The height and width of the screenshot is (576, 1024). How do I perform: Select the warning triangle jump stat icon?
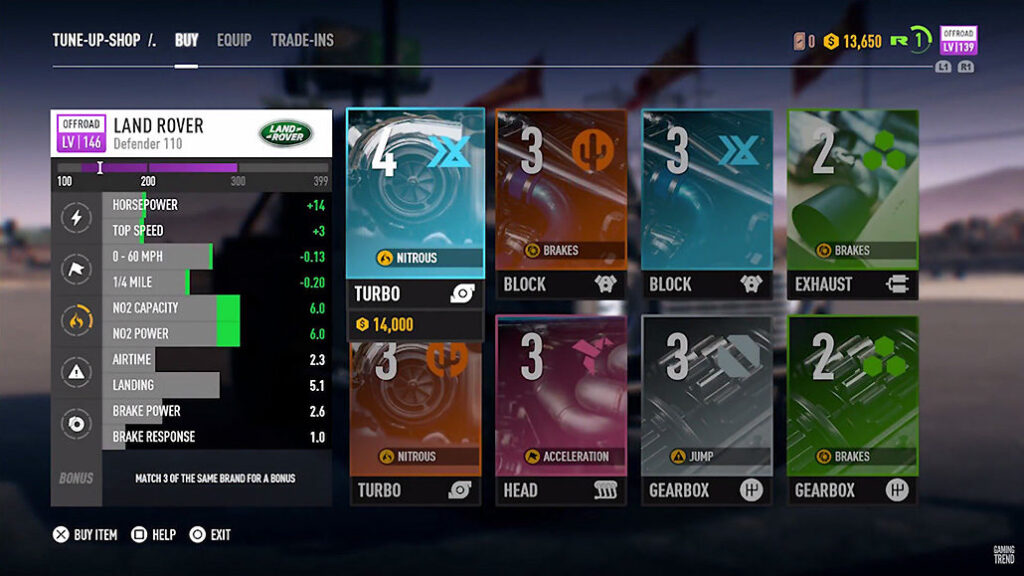tap(77, 372)
